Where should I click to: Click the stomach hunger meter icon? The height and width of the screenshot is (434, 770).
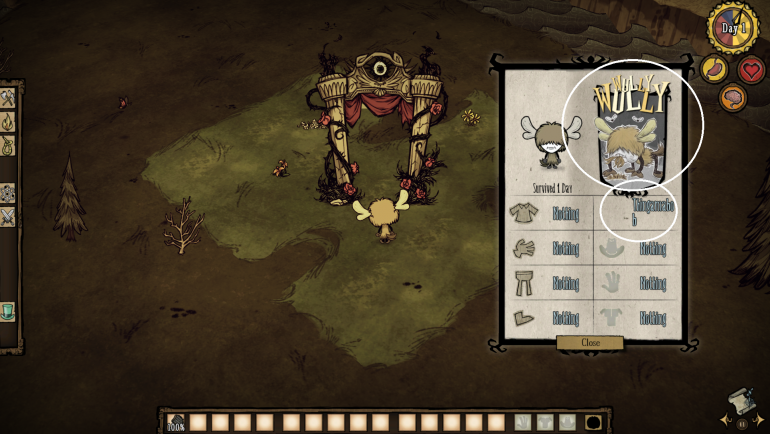point(713,68)
